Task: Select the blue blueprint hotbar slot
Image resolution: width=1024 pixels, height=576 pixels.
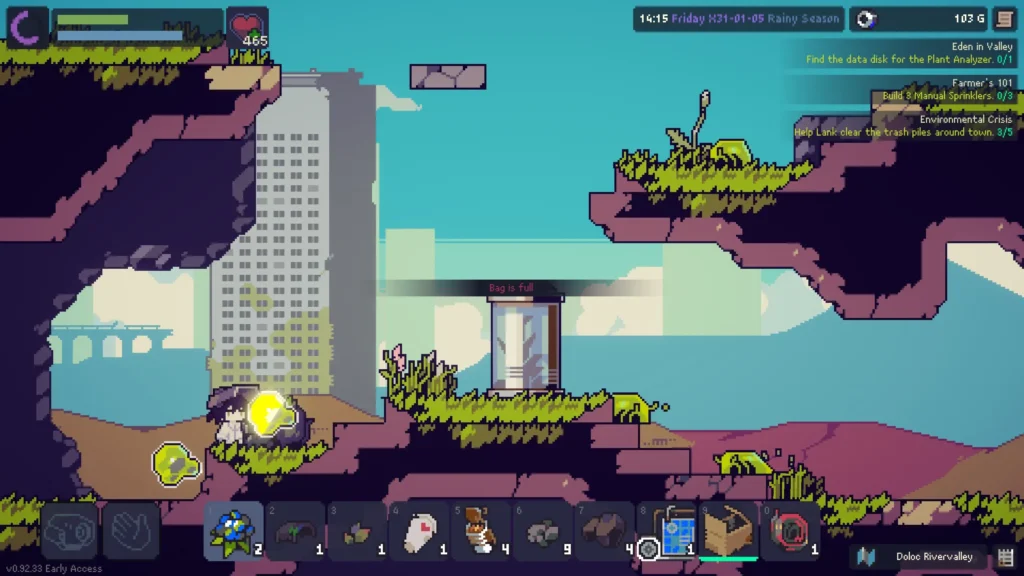Action: (x=668, y=531)
